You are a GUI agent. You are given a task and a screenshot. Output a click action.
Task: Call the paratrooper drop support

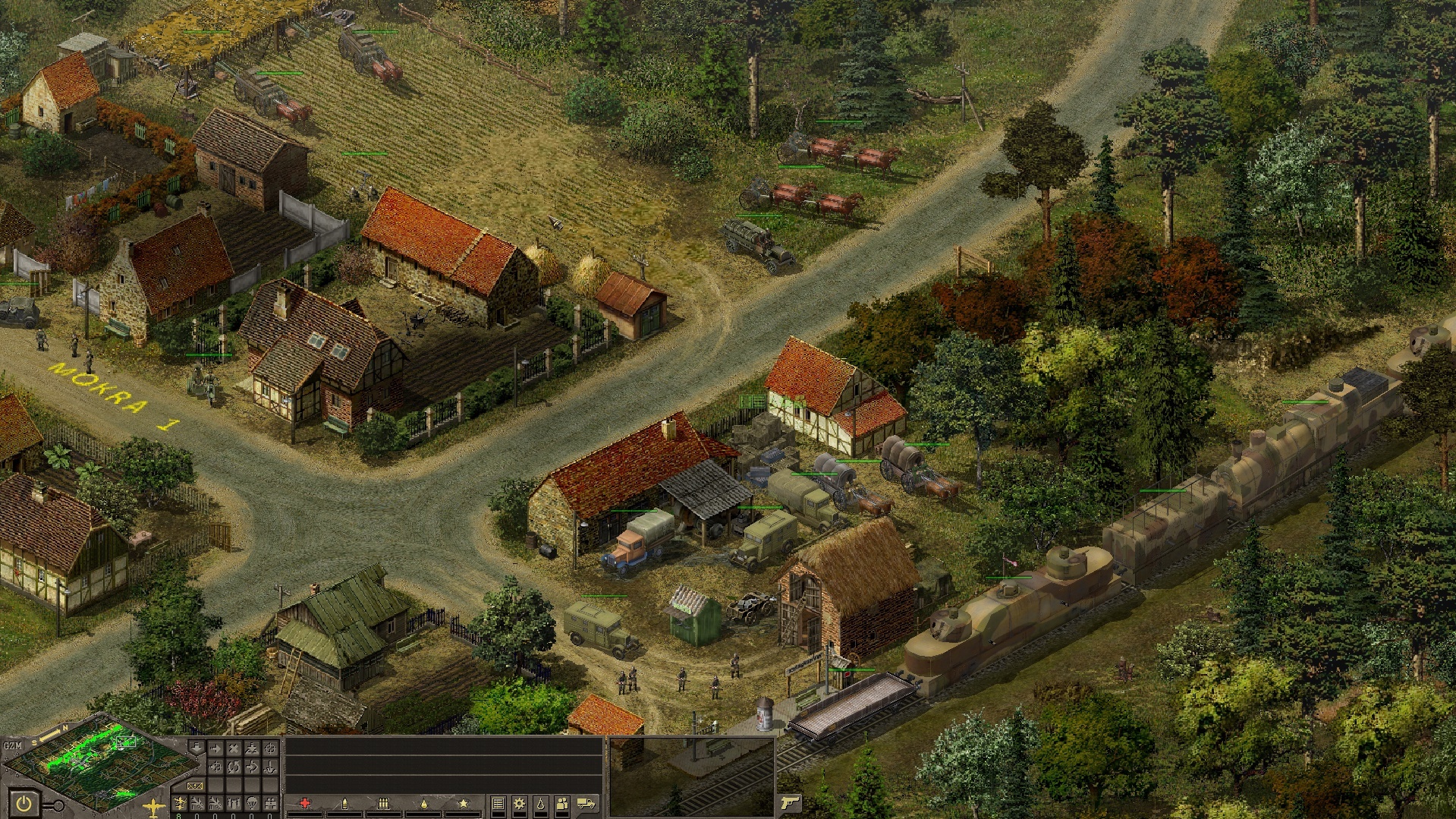point(253,803)
